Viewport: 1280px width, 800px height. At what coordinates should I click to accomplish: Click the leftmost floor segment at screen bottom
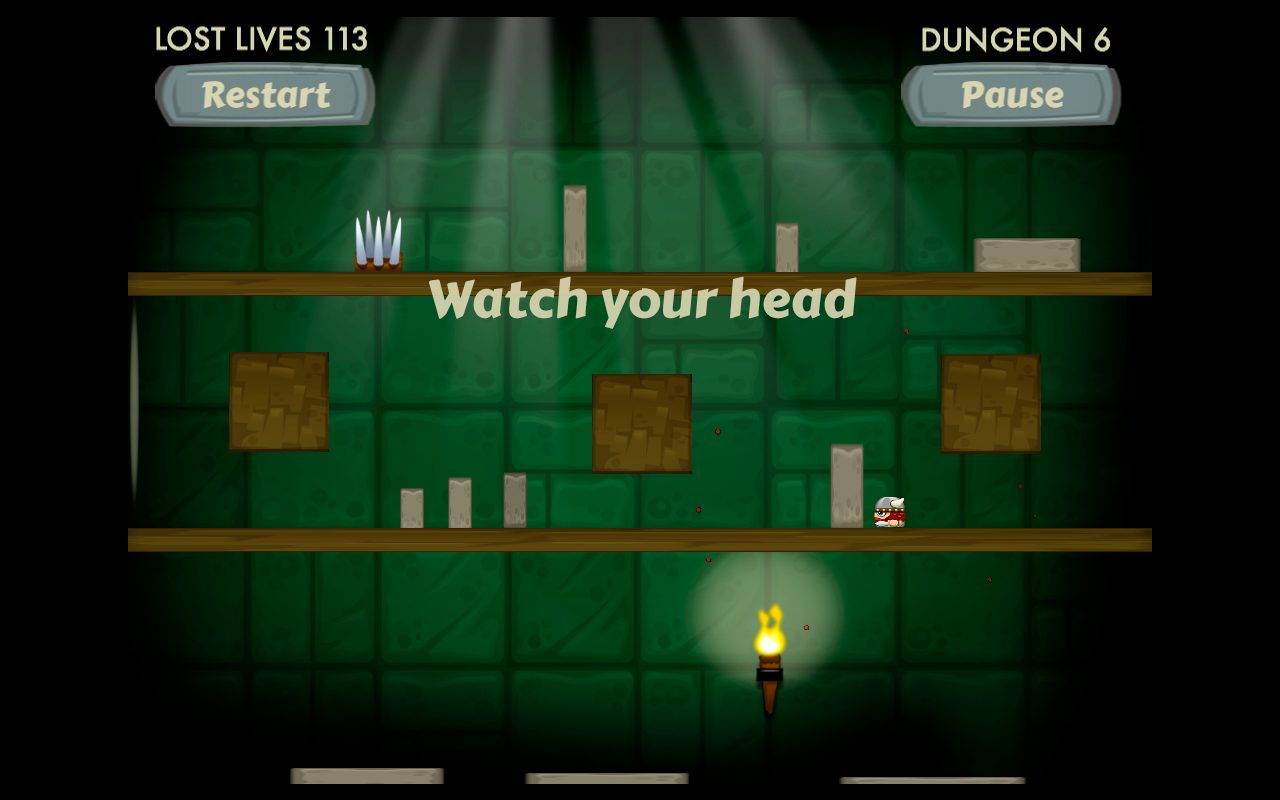366,775
